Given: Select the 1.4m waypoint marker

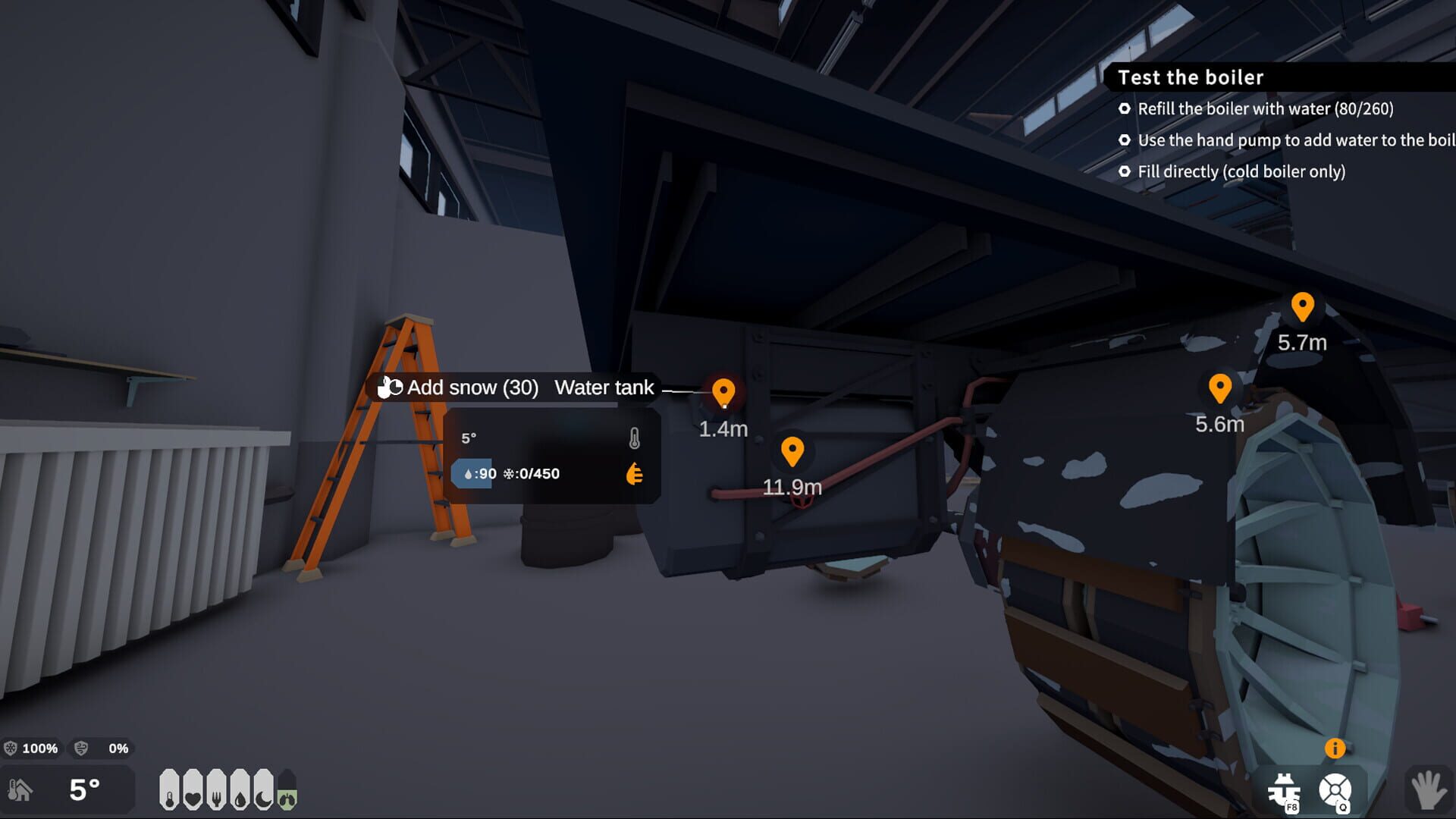Looking at the screenshot, I should point(724,393).
